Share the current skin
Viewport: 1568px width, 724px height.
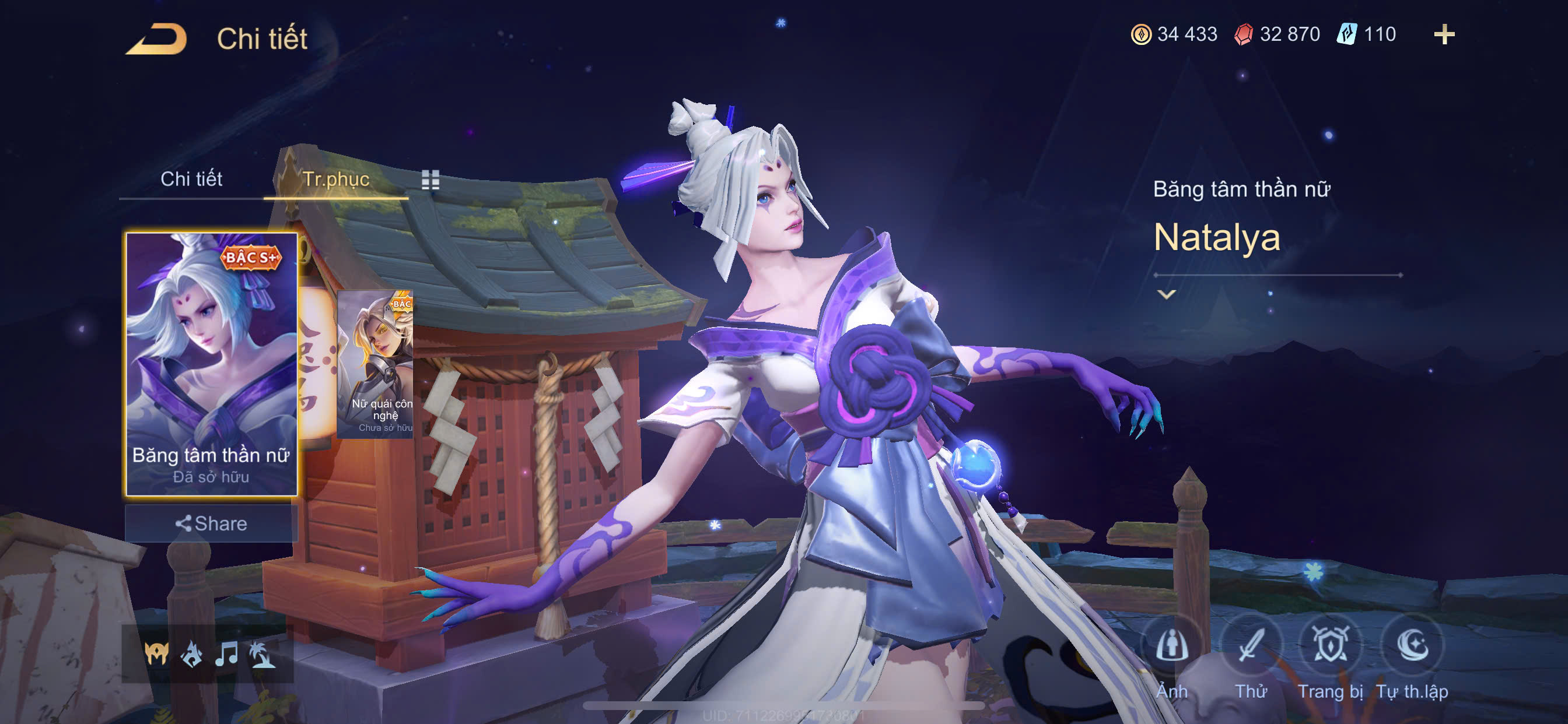[211, 523]
